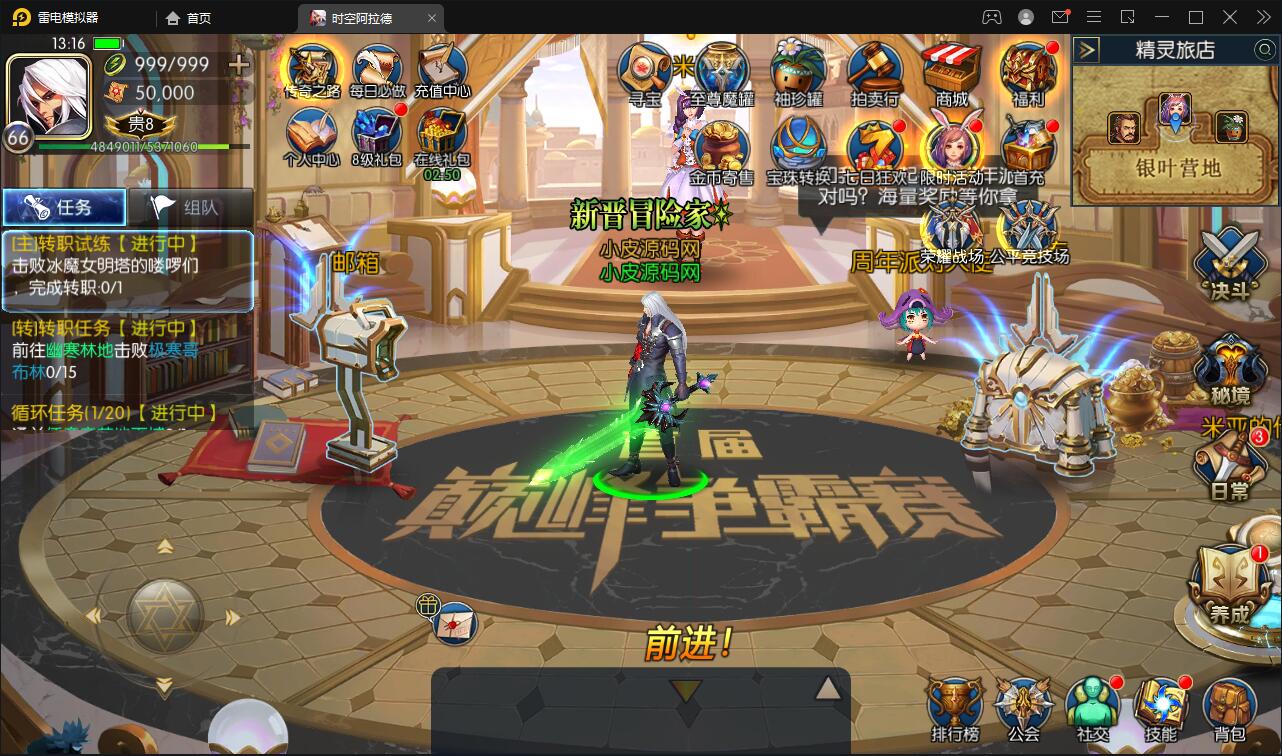Open the 拍卖行 auction house
The height and width of the screenshot is (756, 1282).
pos(875,70)
